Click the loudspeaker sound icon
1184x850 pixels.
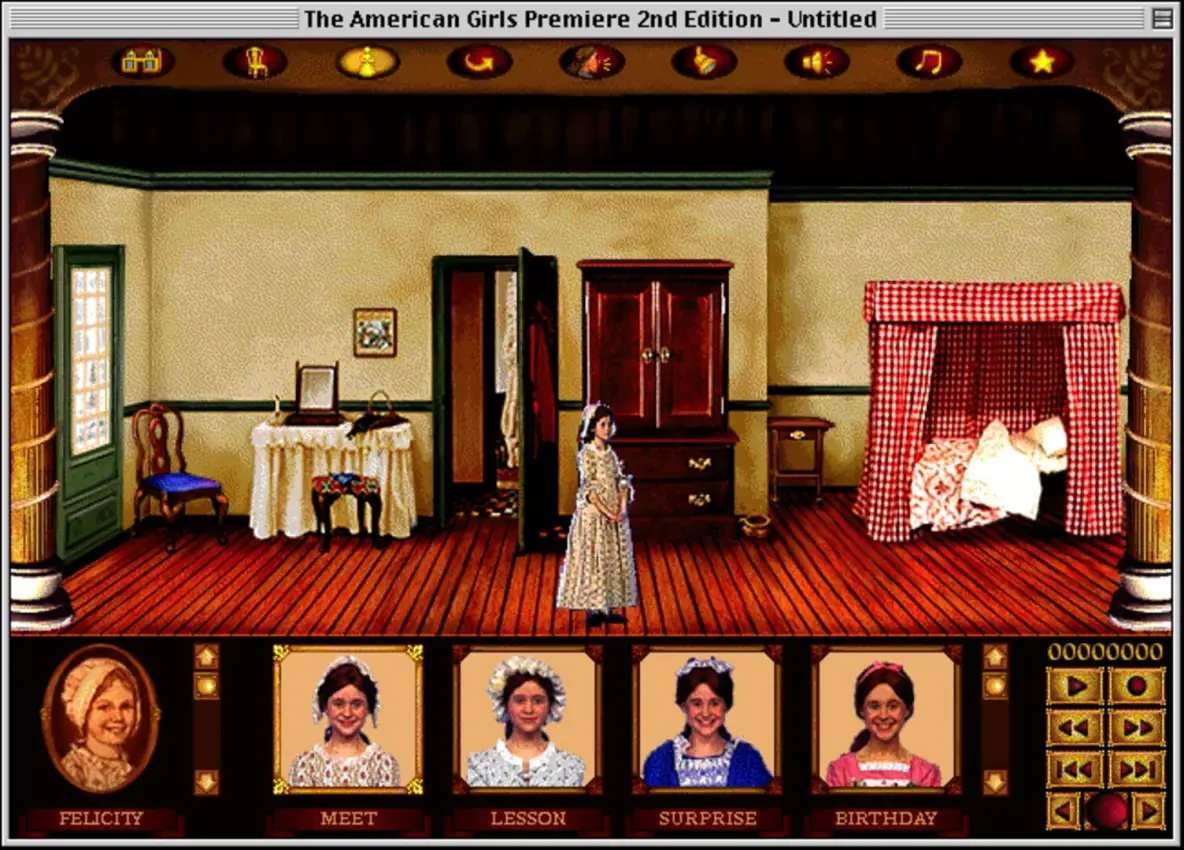coord(704,62)
